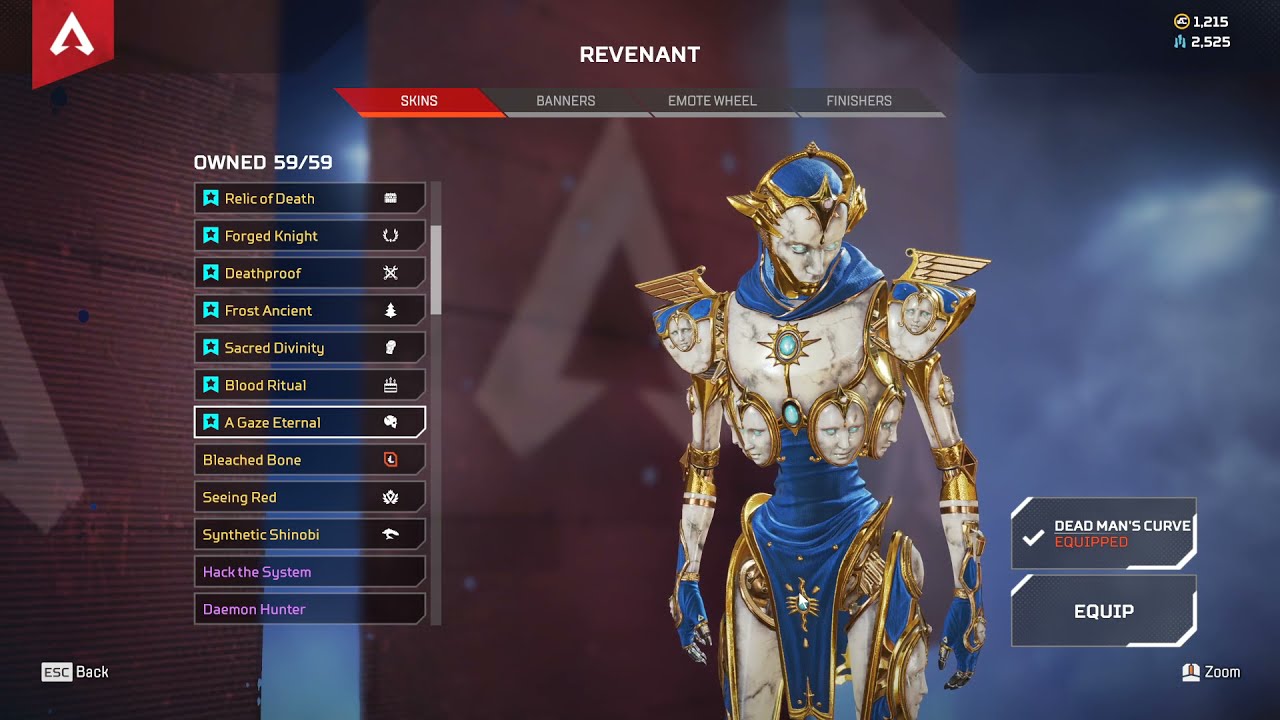Switch to the Banners tab
The height and width of the screenshot is (720, 1280).
click(565, 100)
